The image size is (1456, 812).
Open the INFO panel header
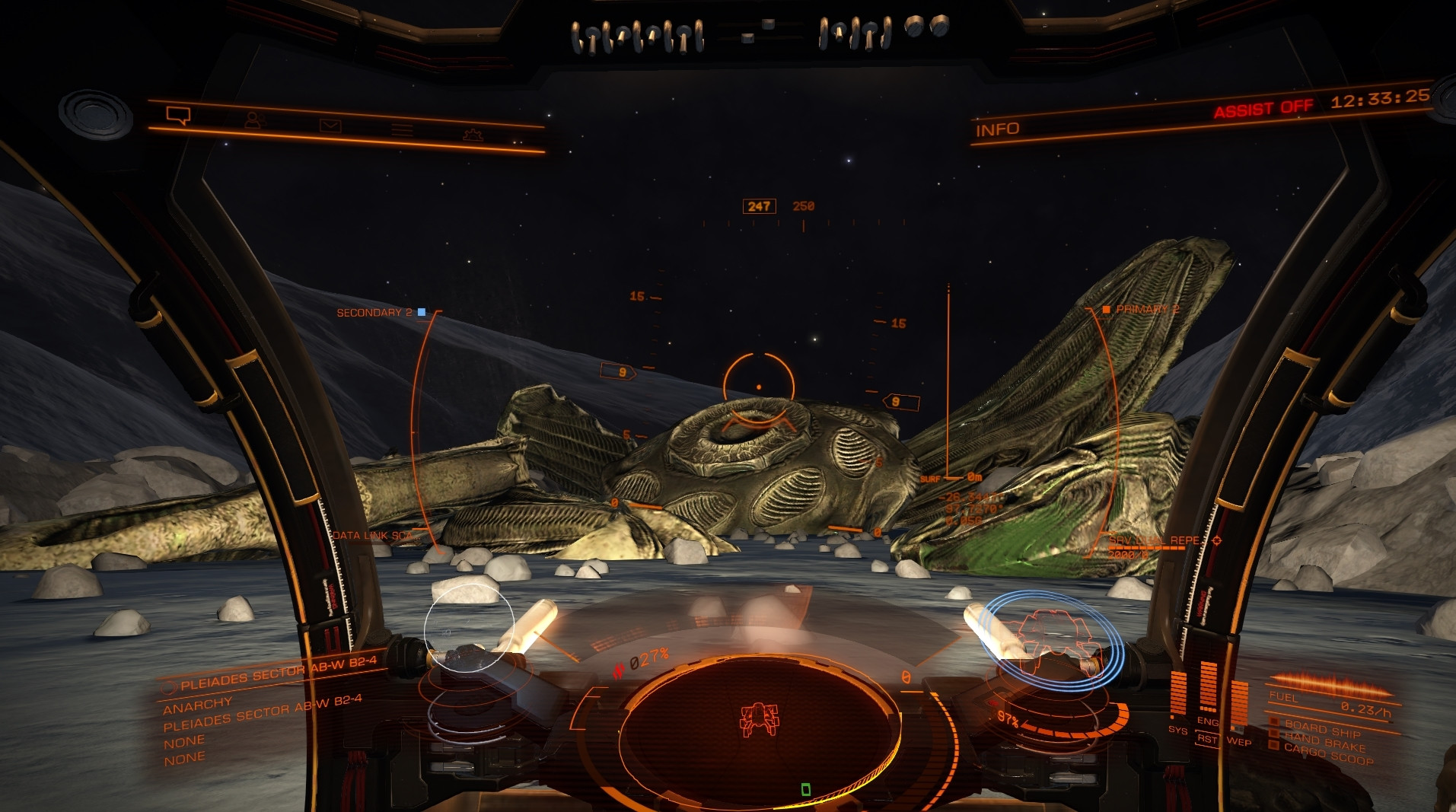997,130
